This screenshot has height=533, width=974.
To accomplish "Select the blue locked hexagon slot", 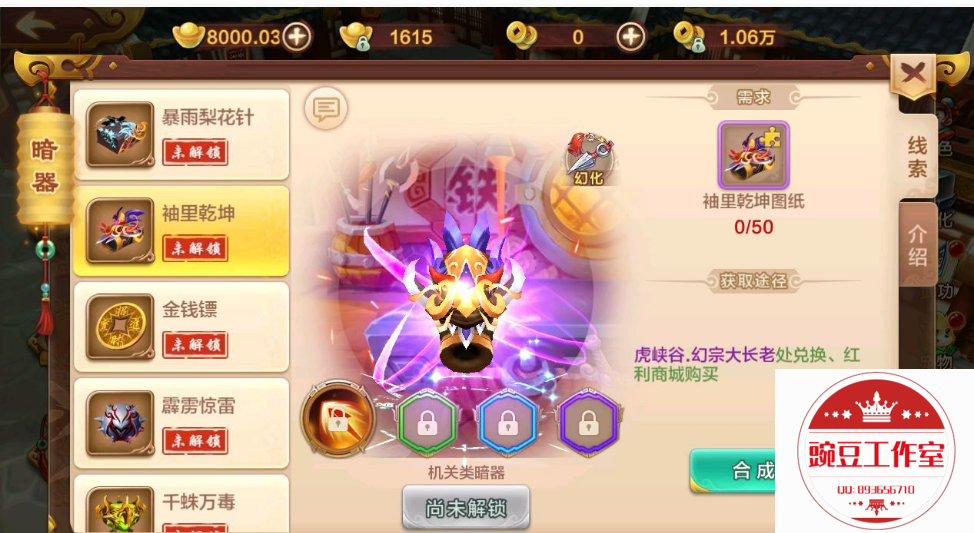I will click(x=503, y=421).
